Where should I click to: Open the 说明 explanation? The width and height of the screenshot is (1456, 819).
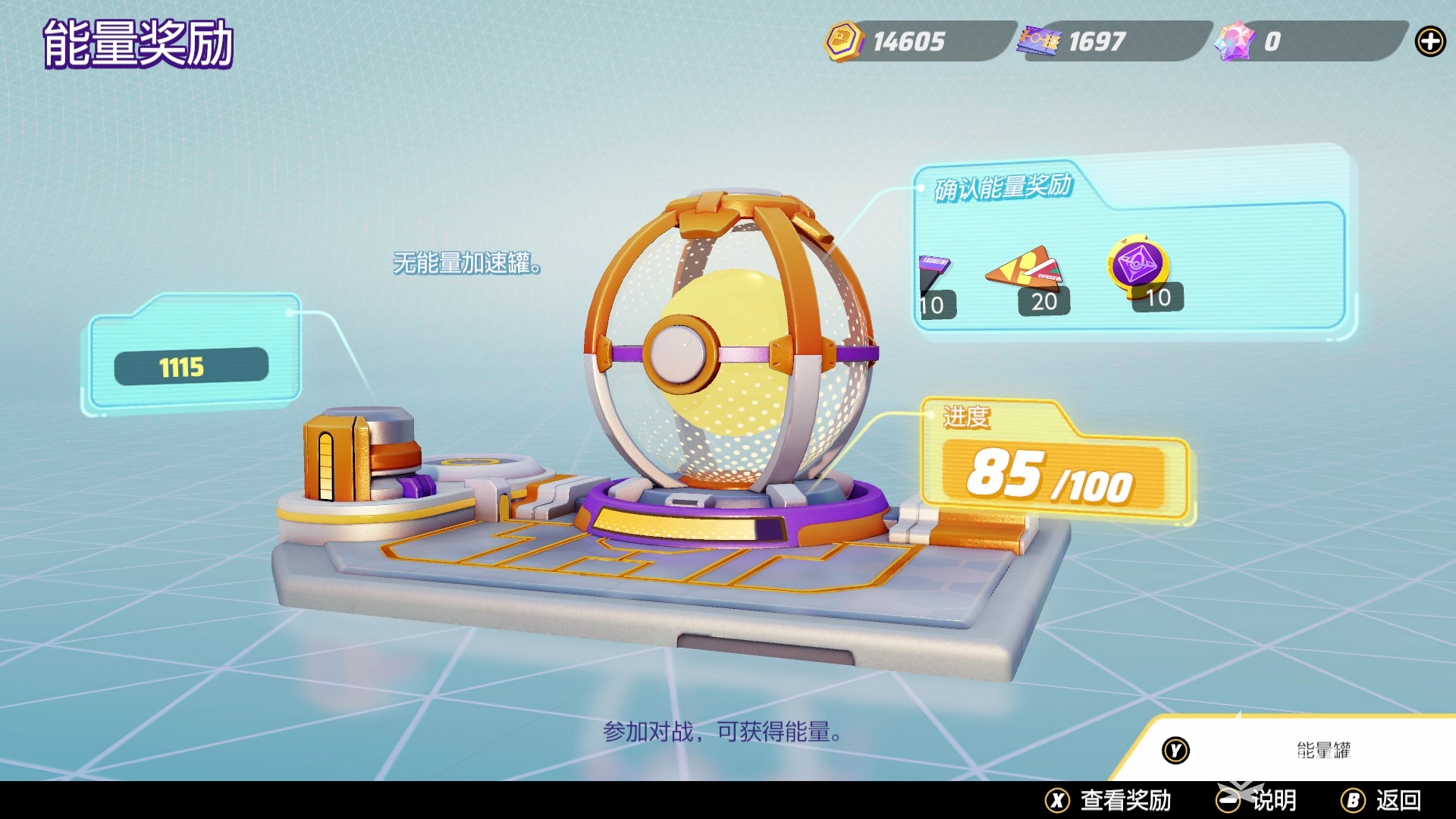click(x=1257, y=800)
